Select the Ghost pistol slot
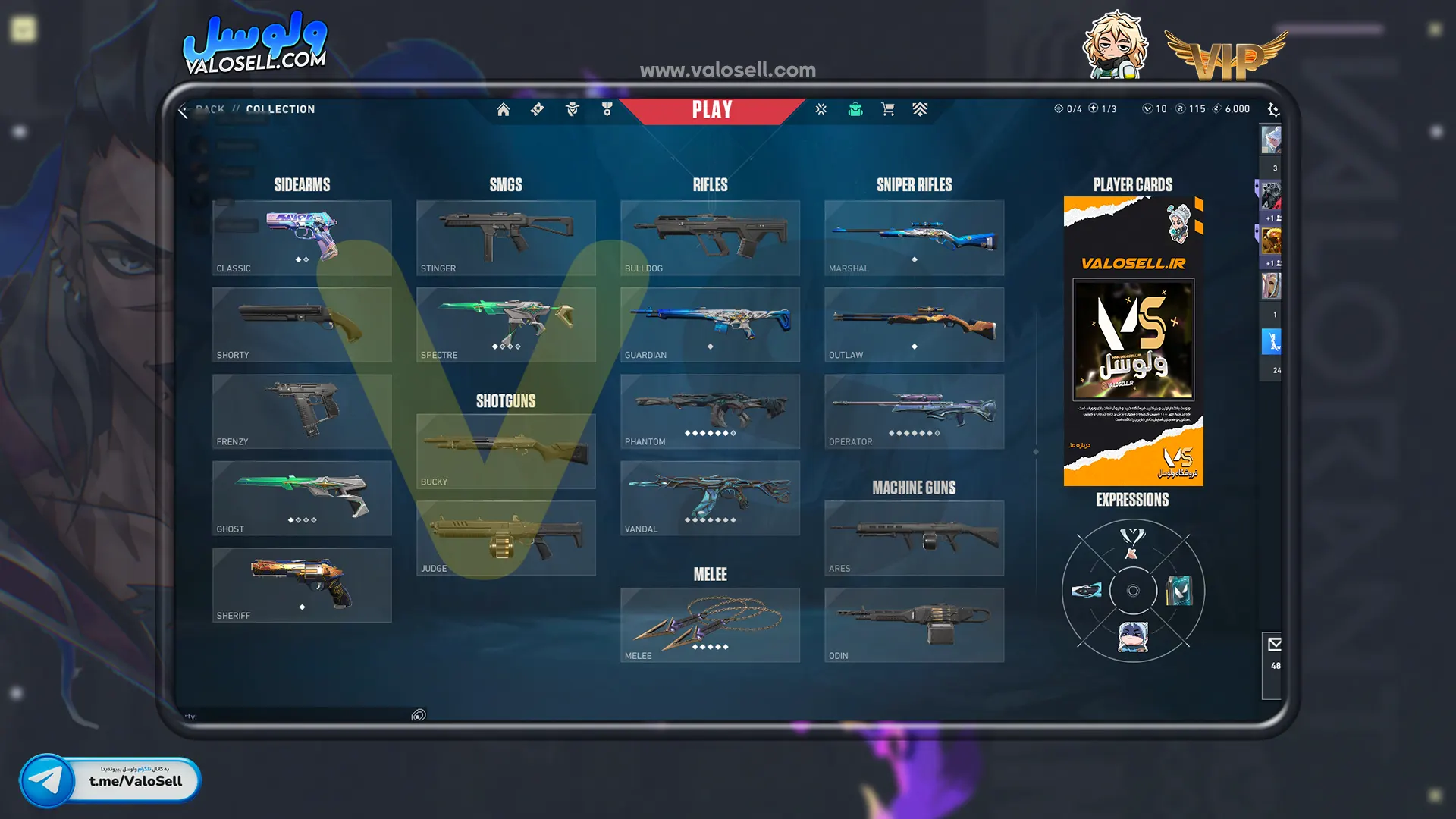Viewport: 1456px width, 819px height. point(302,498)
